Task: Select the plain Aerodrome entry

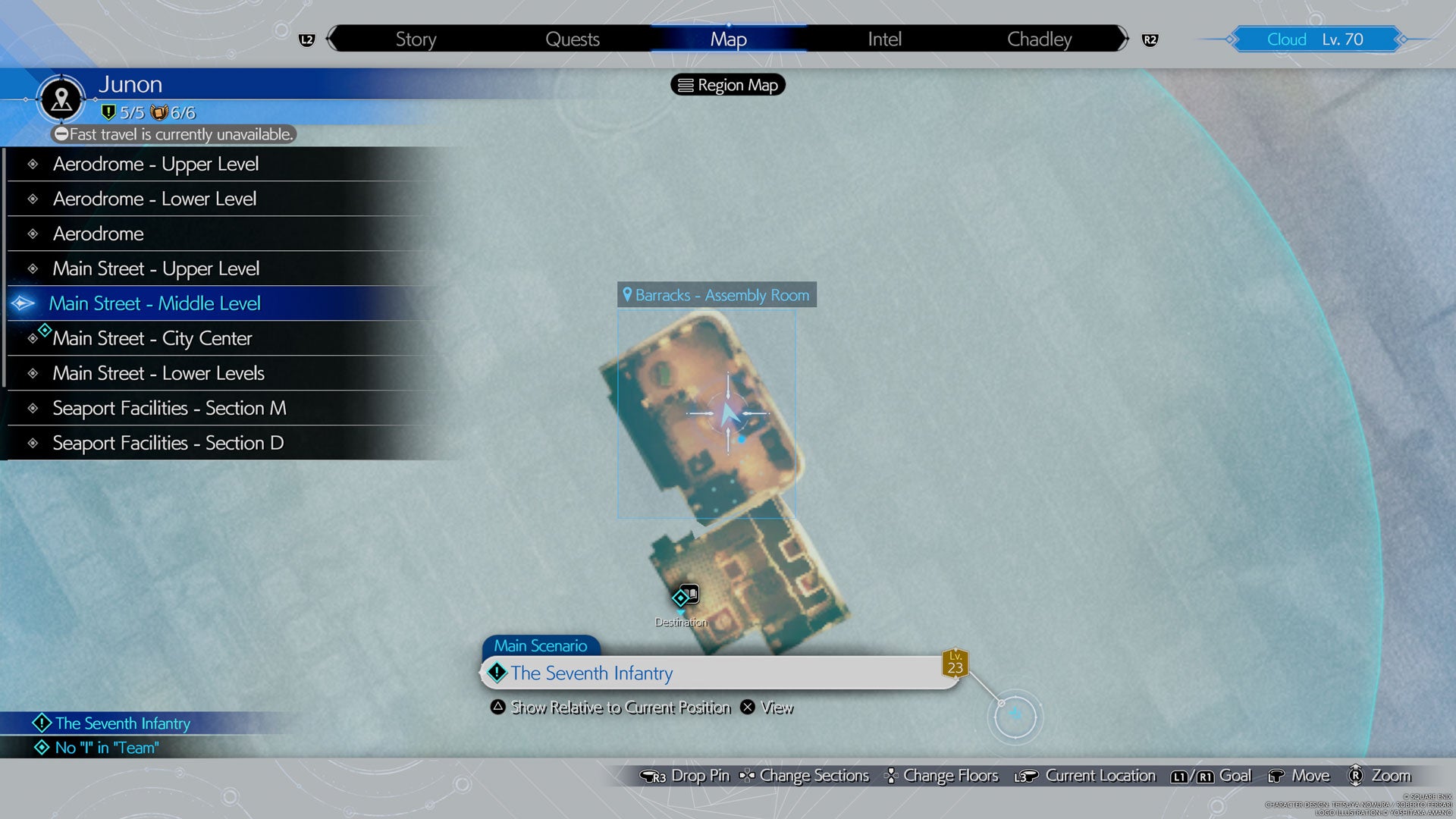Action: click(x=99, y=234)
